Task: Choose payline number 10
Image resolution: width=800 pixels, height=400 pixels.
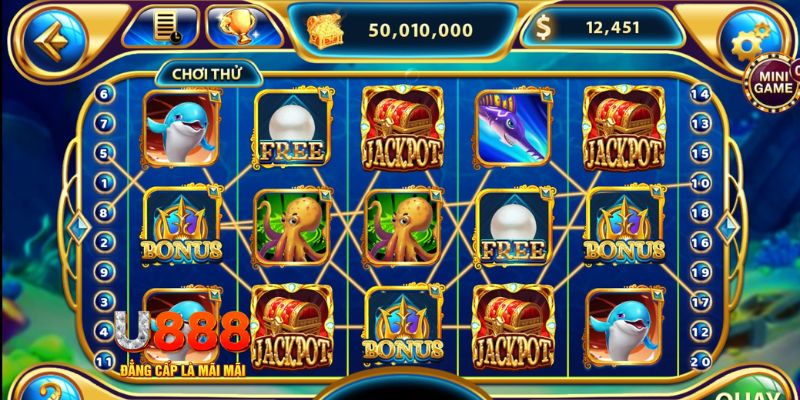Action: pyautogui.click(x=701, y=183)
